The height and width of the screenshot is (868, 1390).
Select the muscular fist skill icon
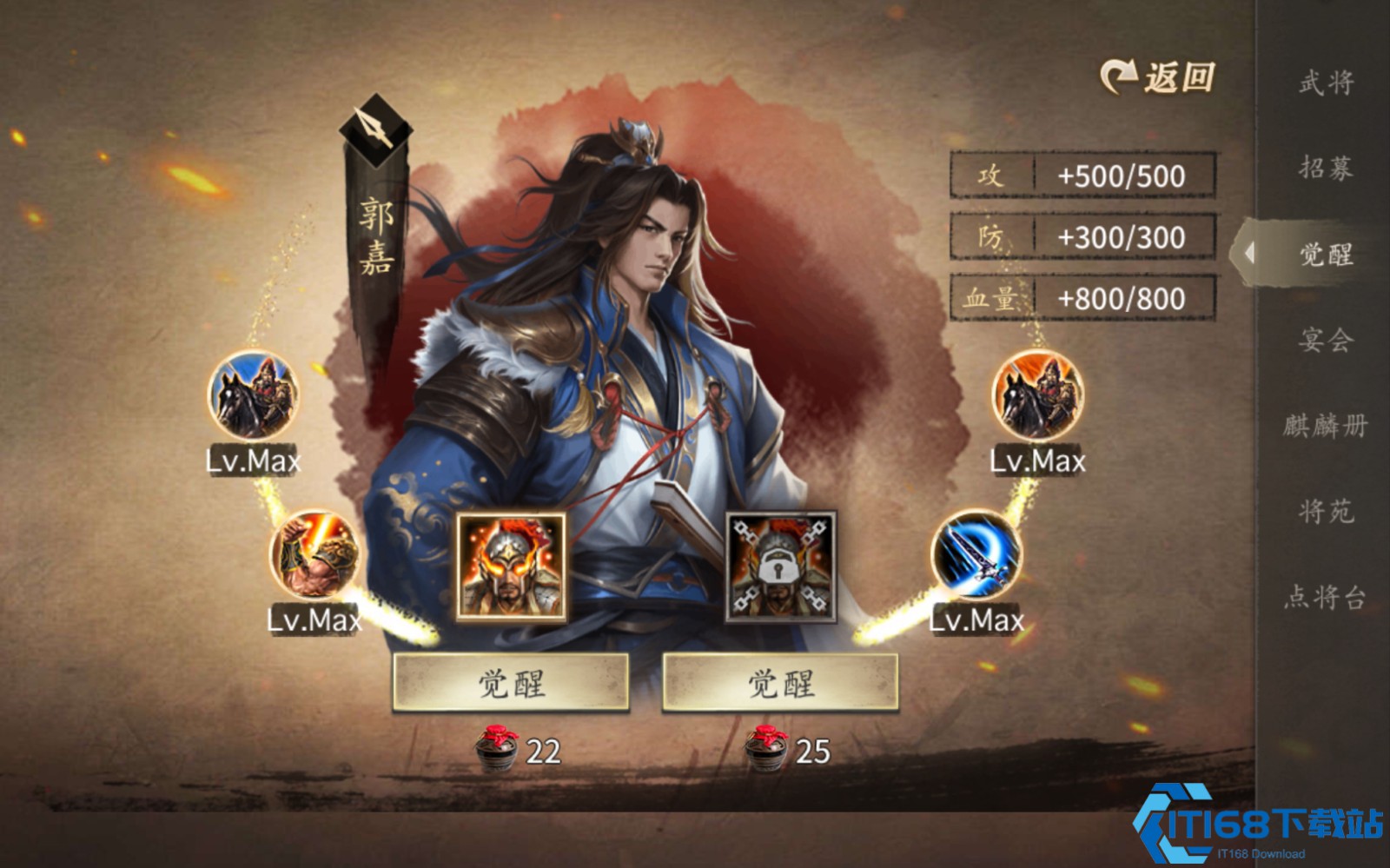coord(314,555)
